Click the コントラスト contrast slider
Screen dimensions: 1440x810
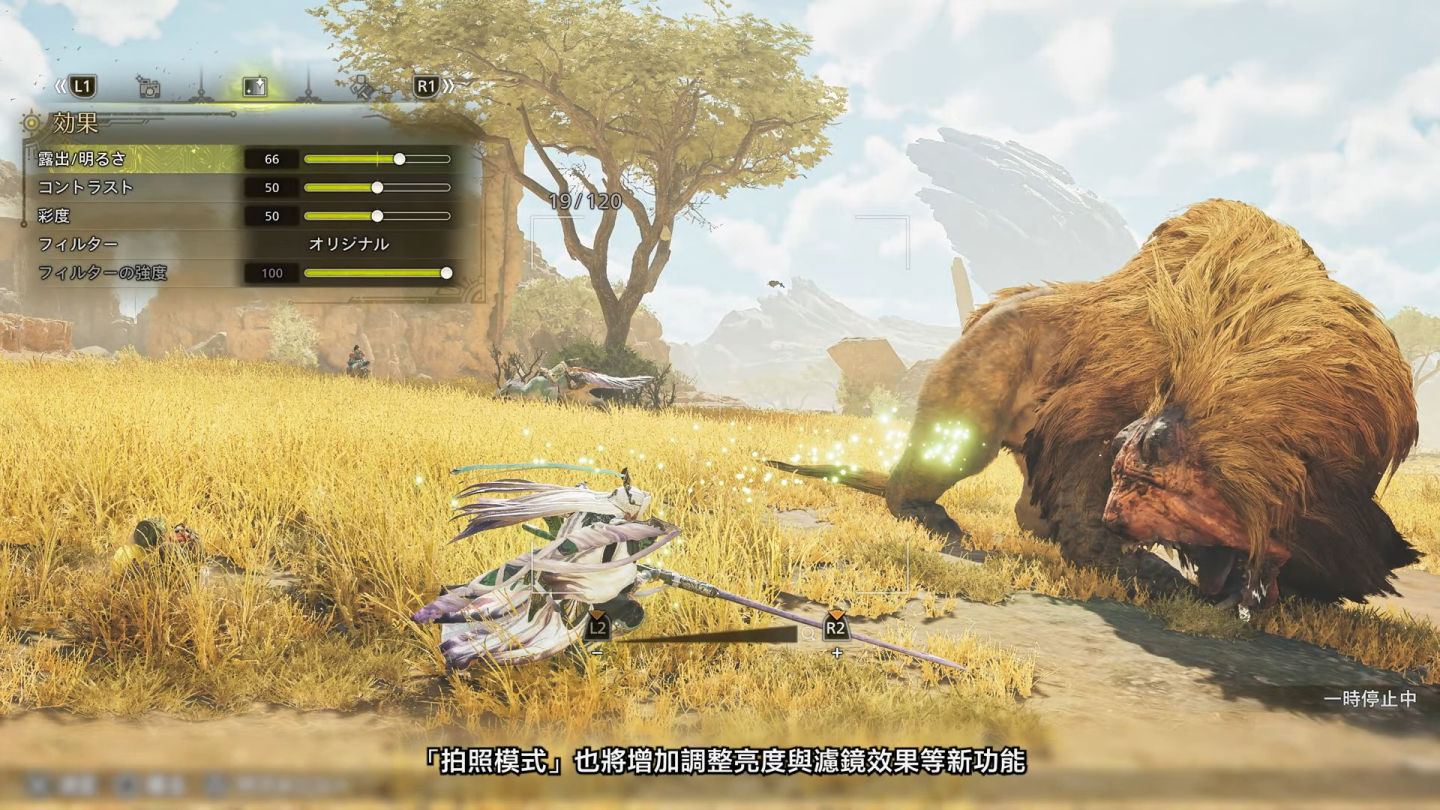pyautogui.click(x=377, y=187)
